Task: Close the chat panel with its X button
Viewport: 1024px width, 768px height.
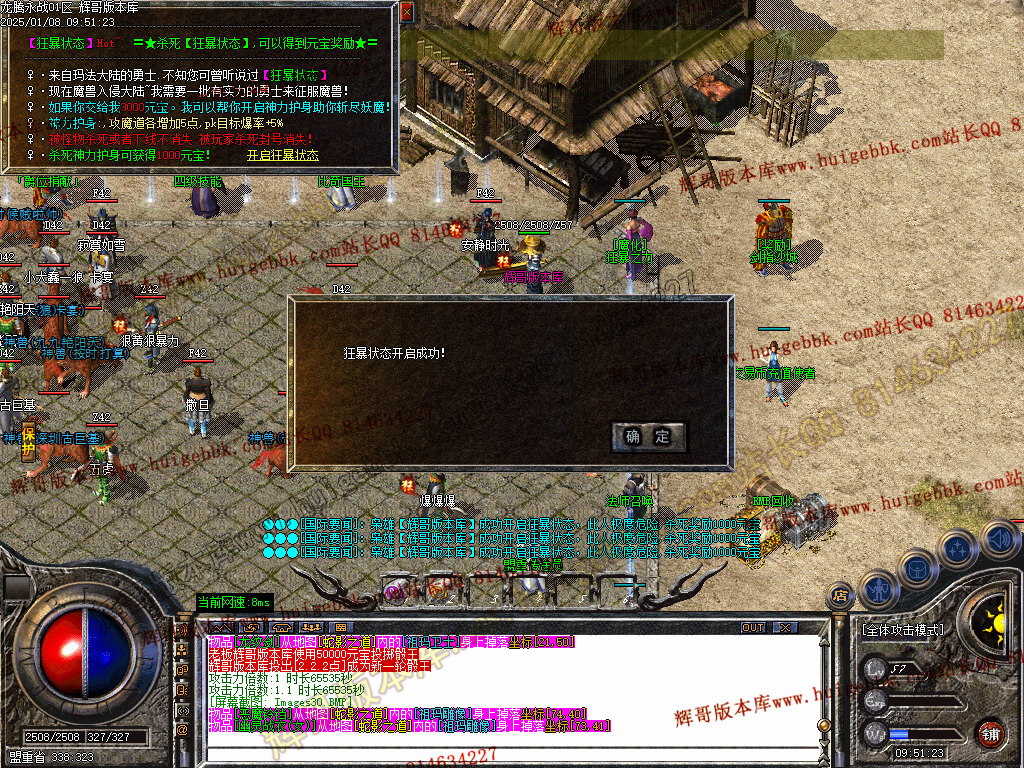Action: pyautogui.click(x=785, y=628)
